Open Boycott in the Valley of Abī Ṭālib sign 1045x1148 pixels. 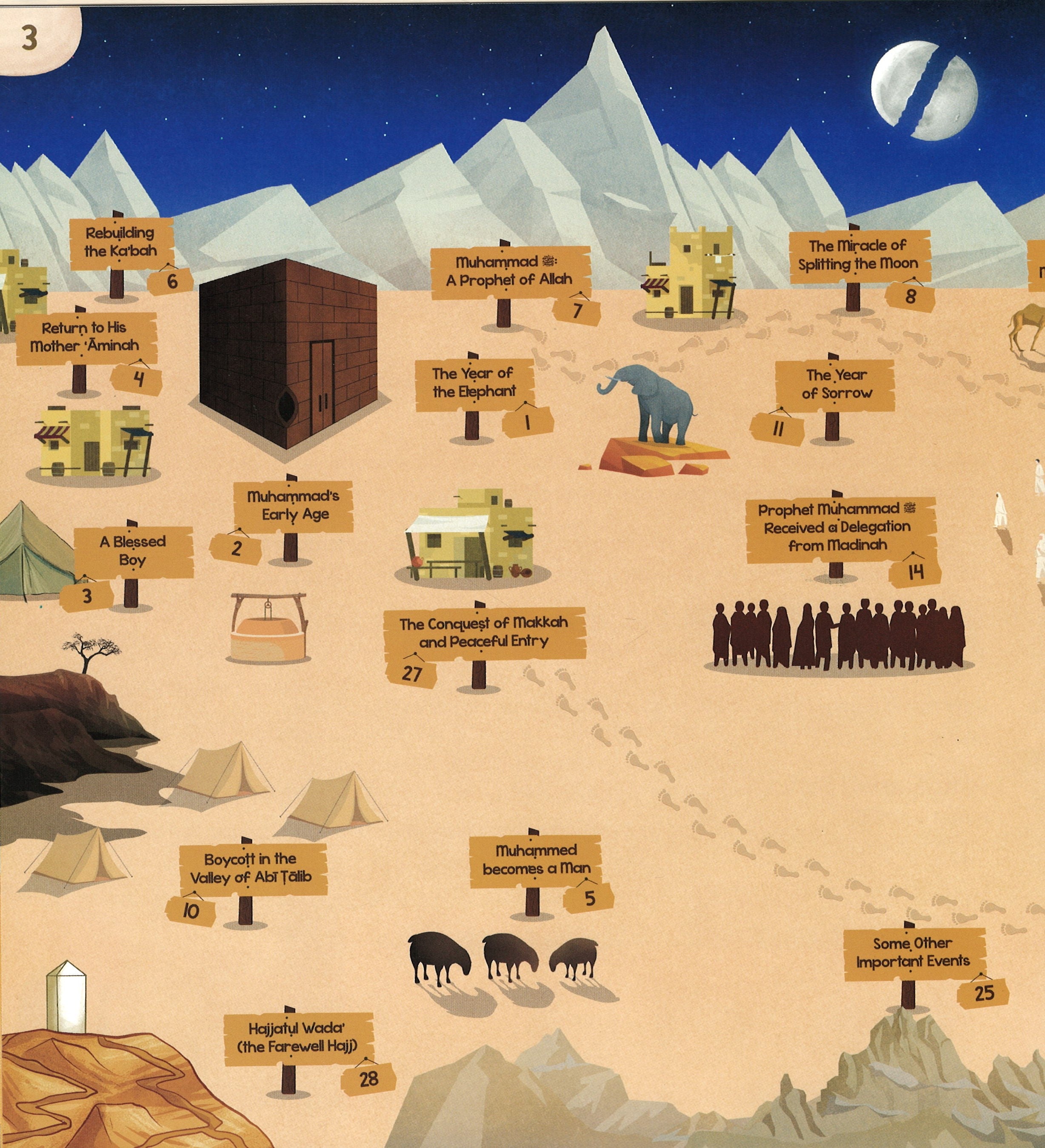[252, 869]
